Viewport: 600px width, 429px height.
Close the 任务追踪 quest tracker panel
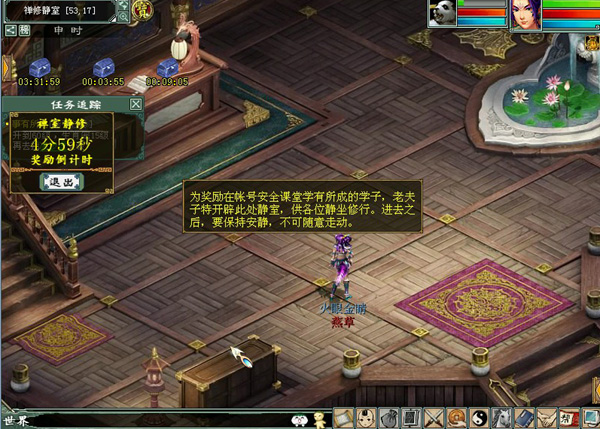click(136, 104)
